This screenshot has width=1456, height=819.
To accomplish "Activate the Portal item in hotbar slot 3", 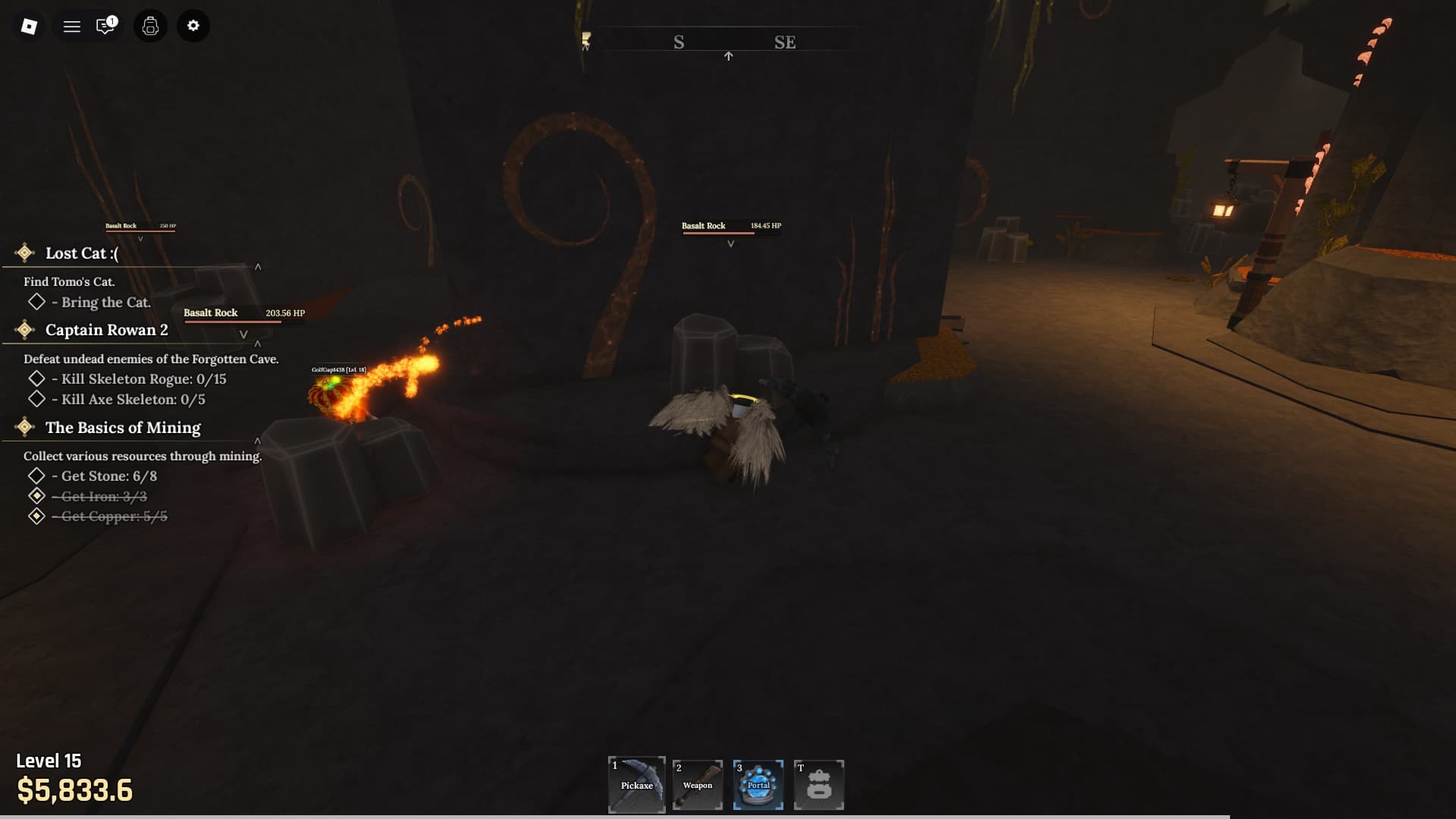I will tap(758, 785).
